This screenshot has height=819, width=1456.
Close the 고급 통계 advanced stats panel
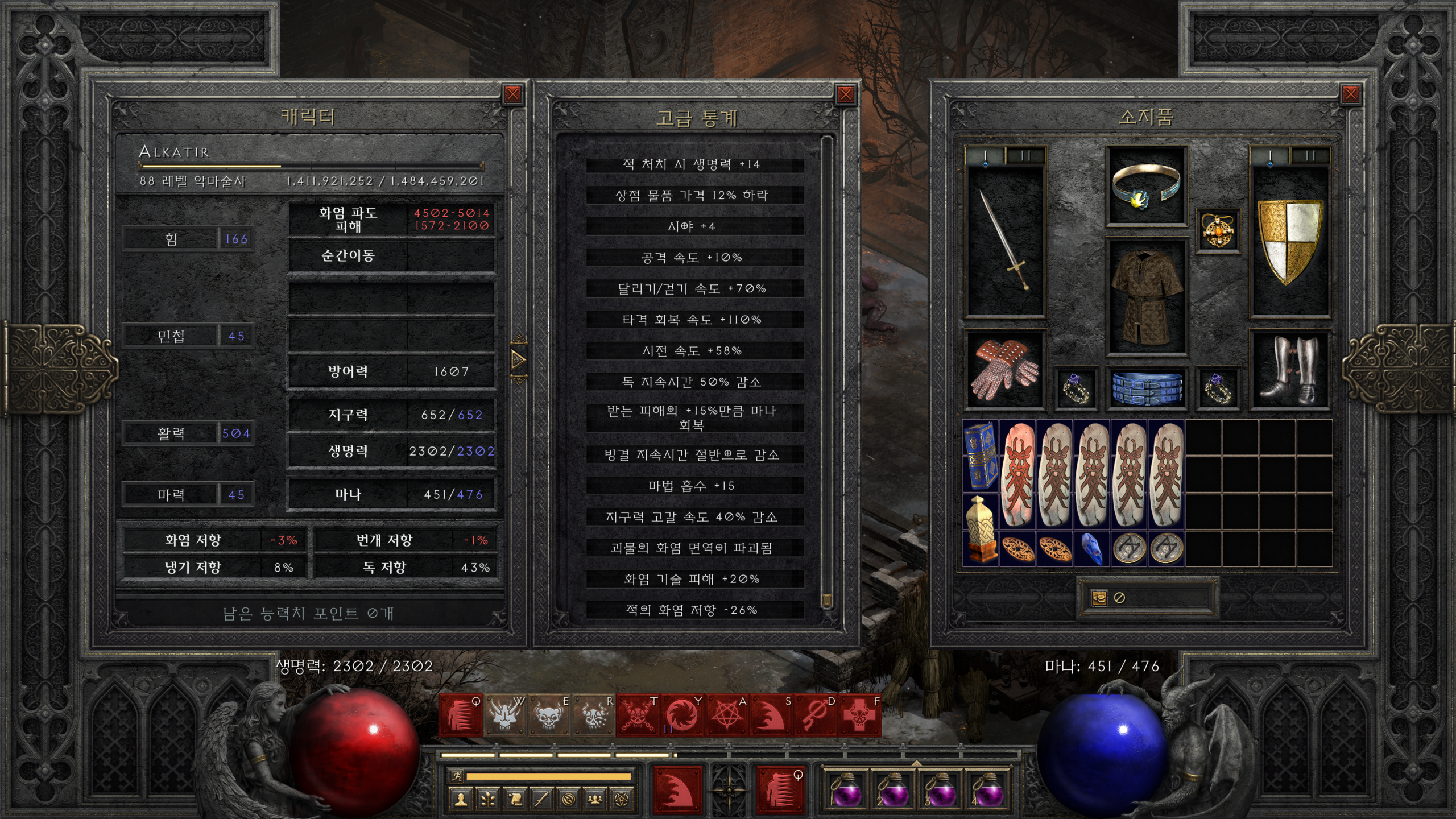(846, 94)
